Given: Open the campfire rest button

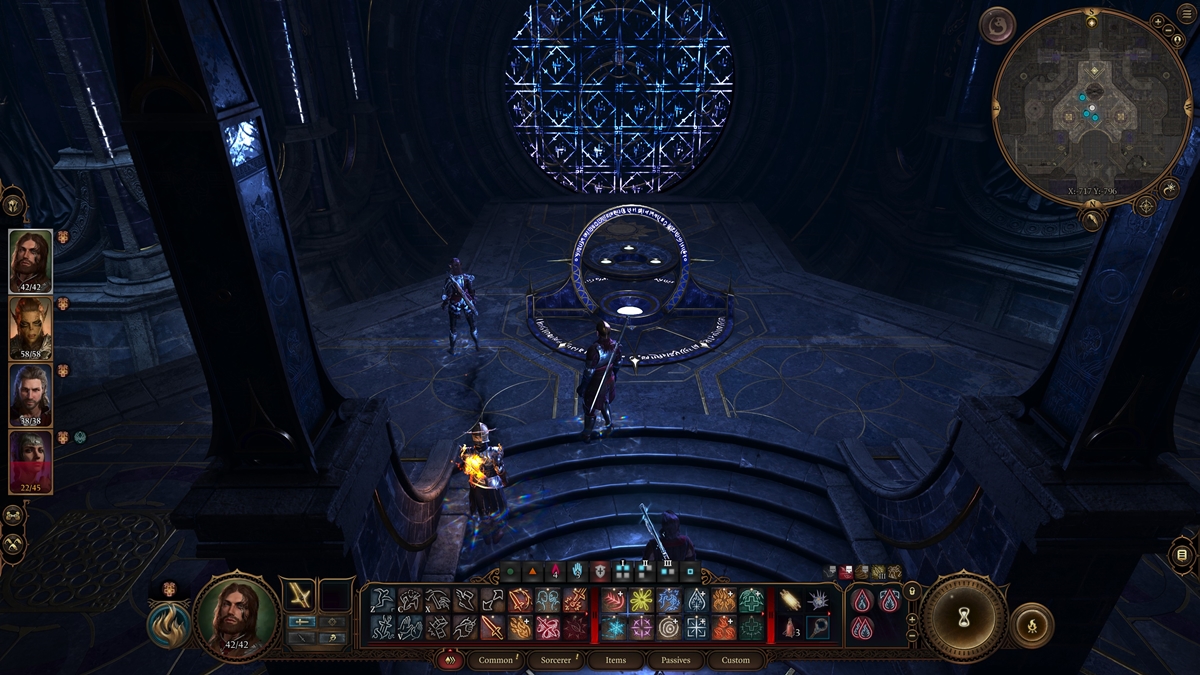Looking at the screenshot, I should [1032, 625].
